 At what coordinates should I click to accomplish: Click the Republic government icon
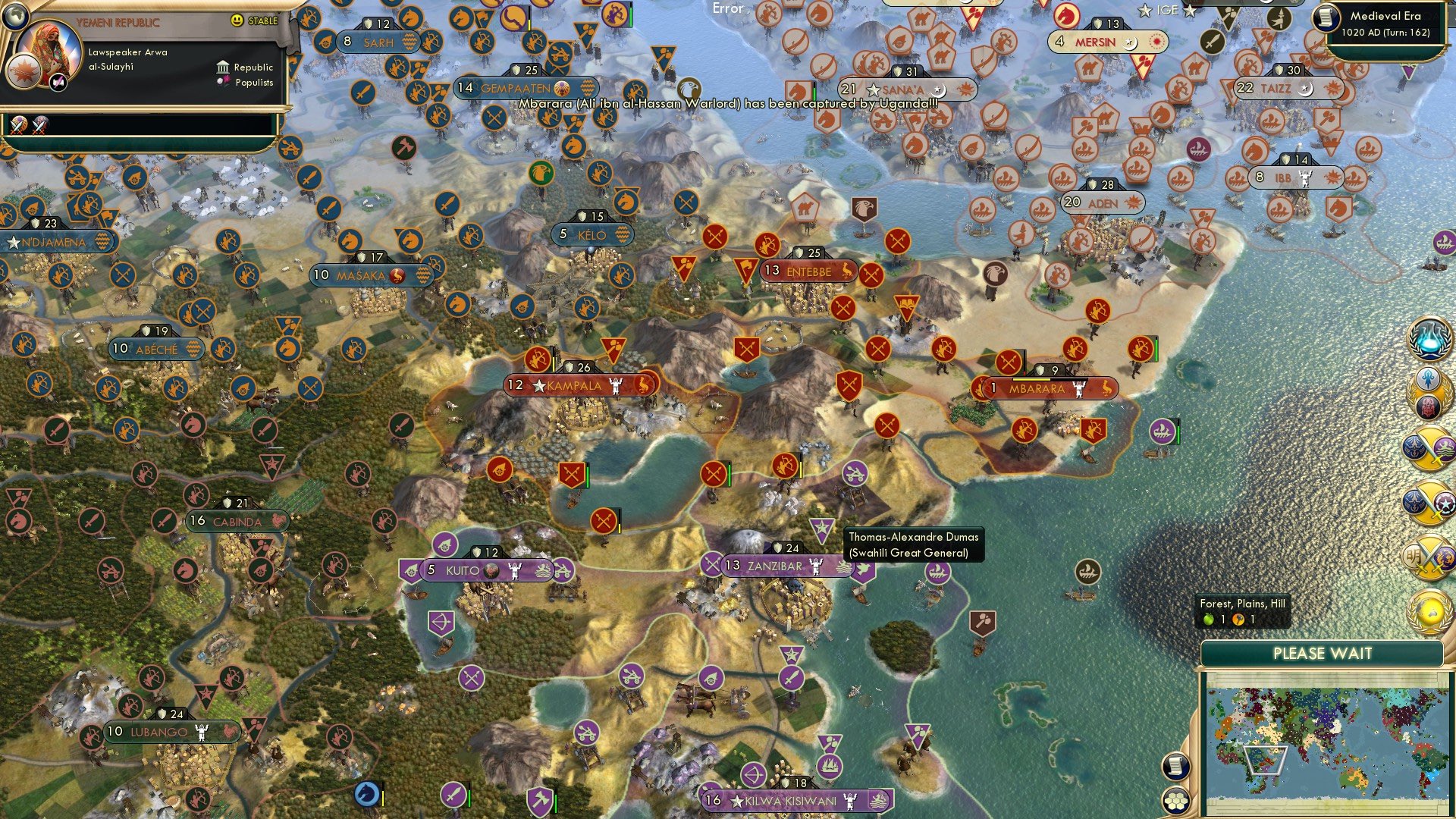[x=224, y=67]
